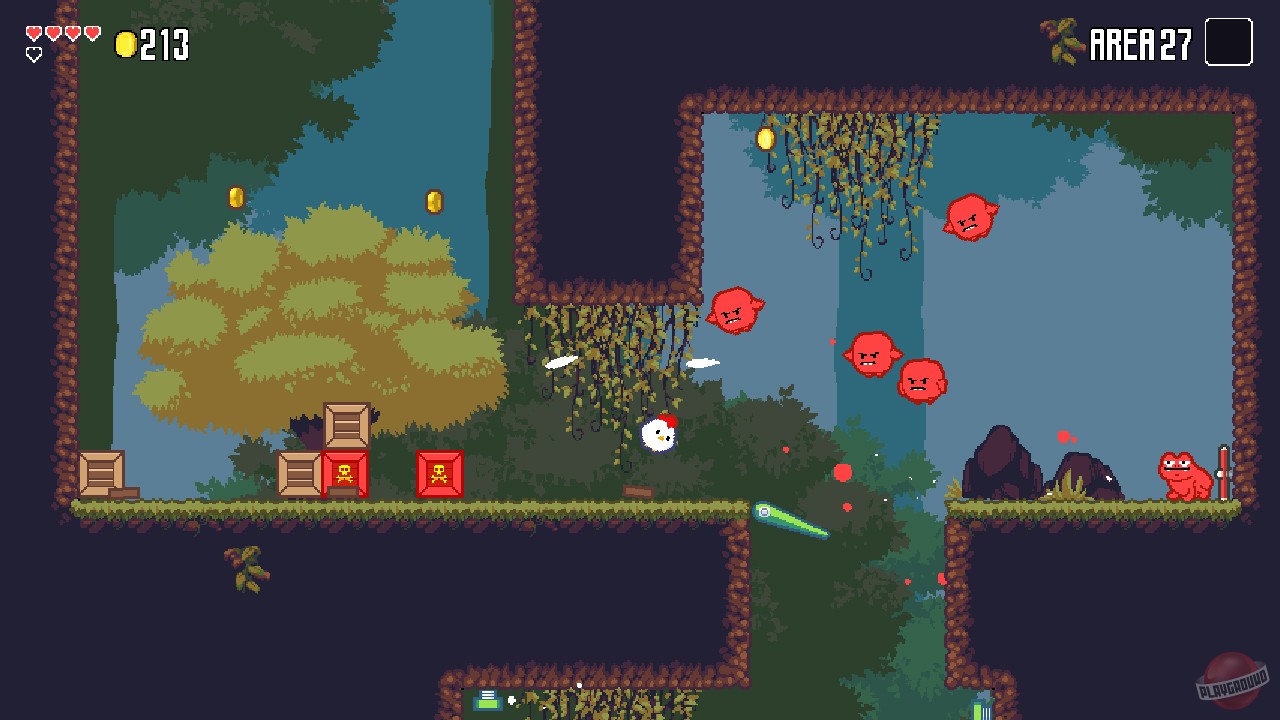
Task: Click the green flipper platform in the gap
Action: (790, 522)
